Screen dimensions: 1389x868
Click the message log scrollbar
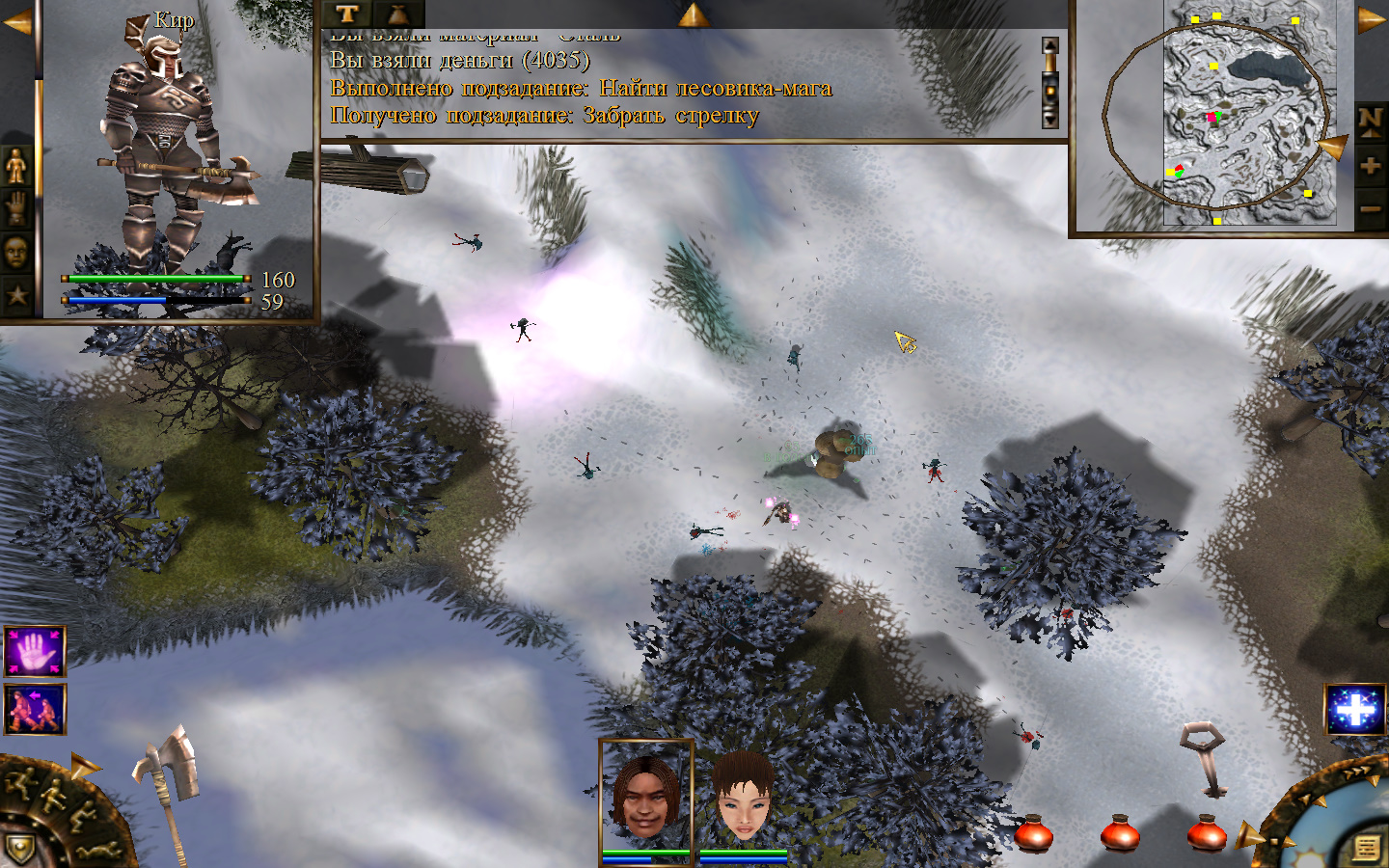[x=1050, y=83]
